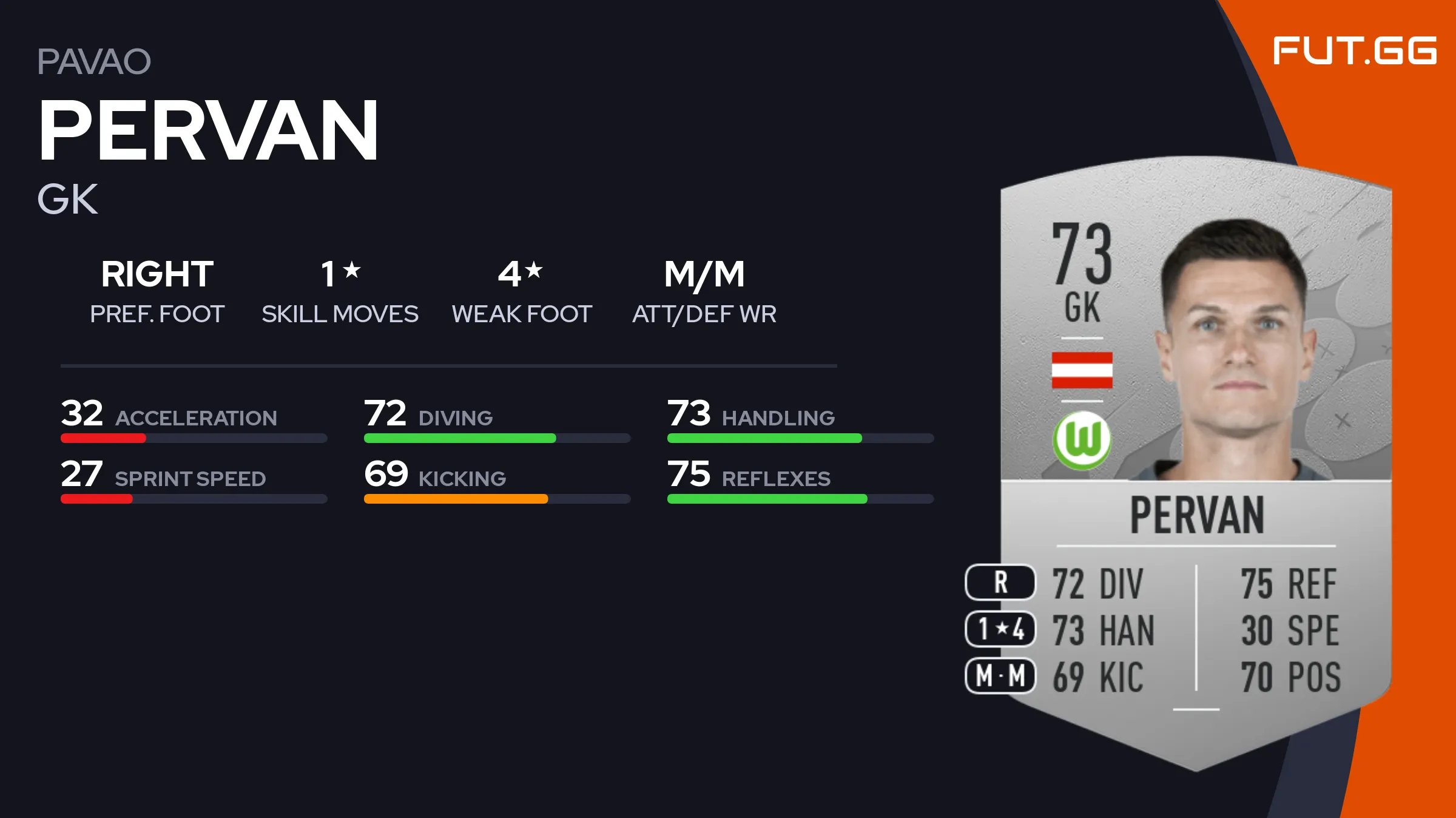Click the FUT.GG logo
The width and height of the screenshot is (1456, 818).
pyautogui.click(x=1354, y=51)
